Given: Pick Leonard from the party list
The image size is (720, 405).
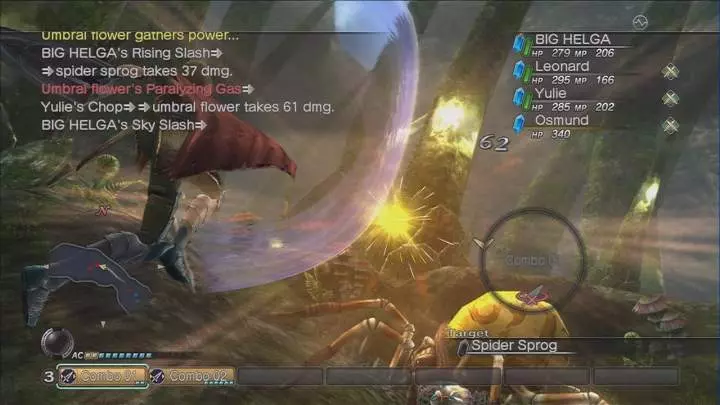Looking at the screenshot, I should (x=562, y=68).
